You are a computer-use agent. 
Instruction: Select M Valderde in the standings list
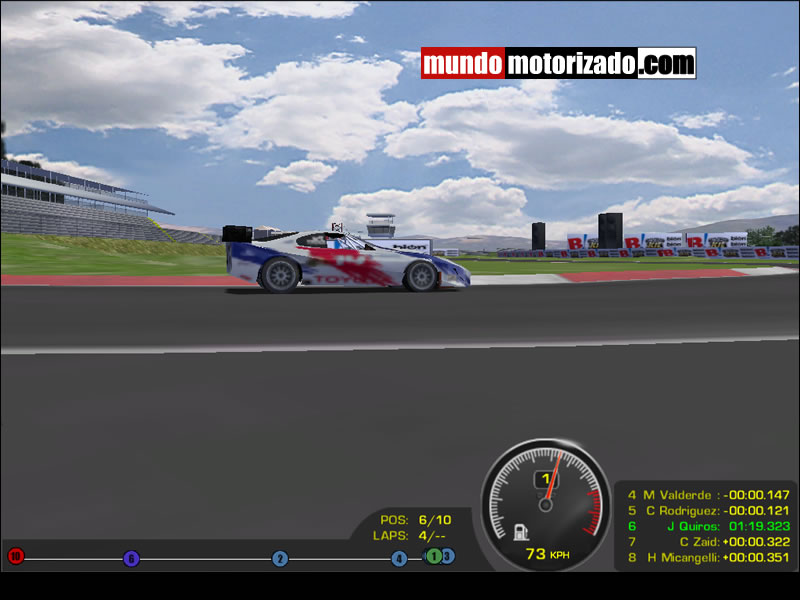[708, 494]
